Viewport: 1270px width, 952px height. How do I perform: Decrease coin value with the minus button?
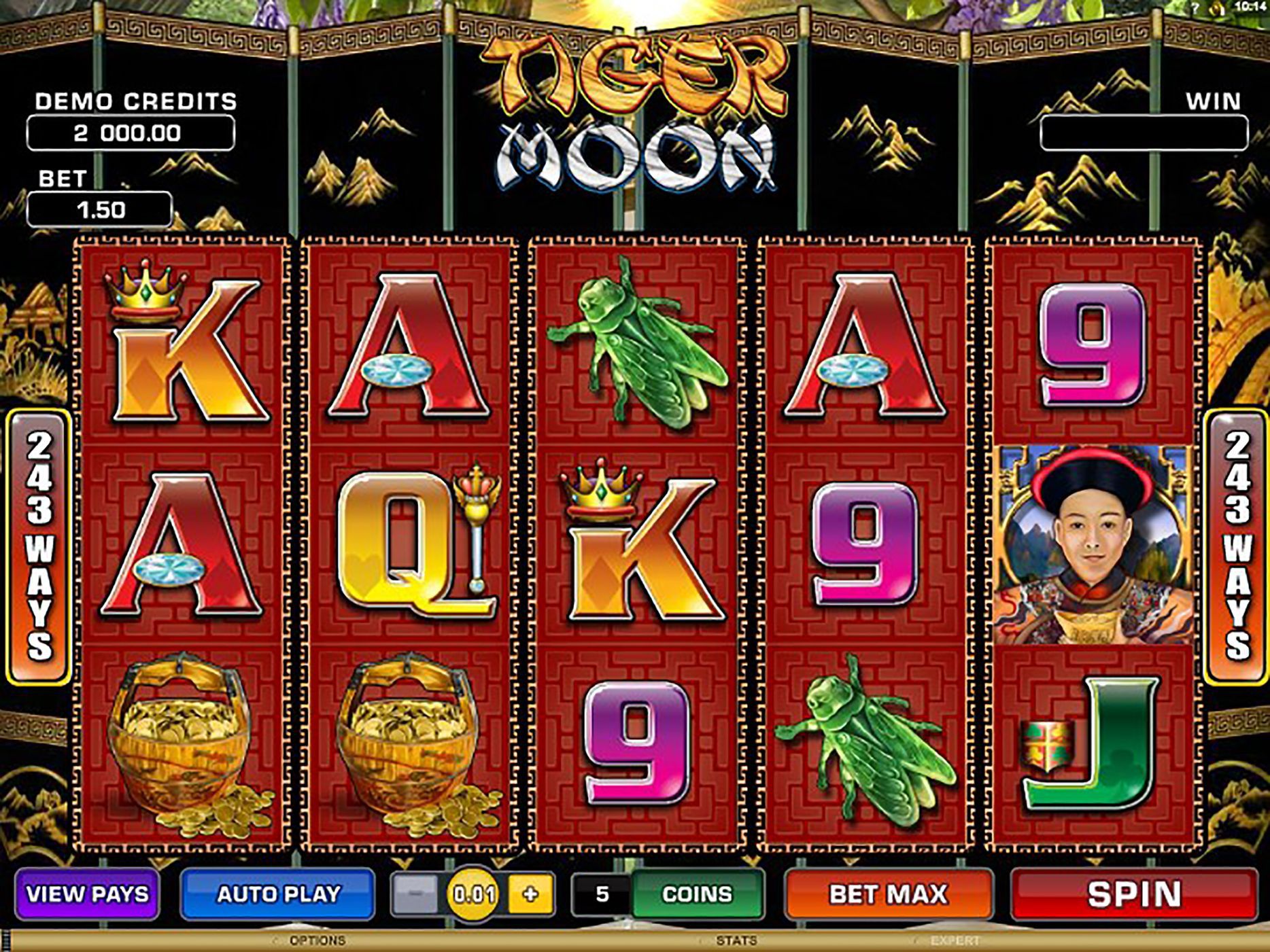[x=414, y=894]
